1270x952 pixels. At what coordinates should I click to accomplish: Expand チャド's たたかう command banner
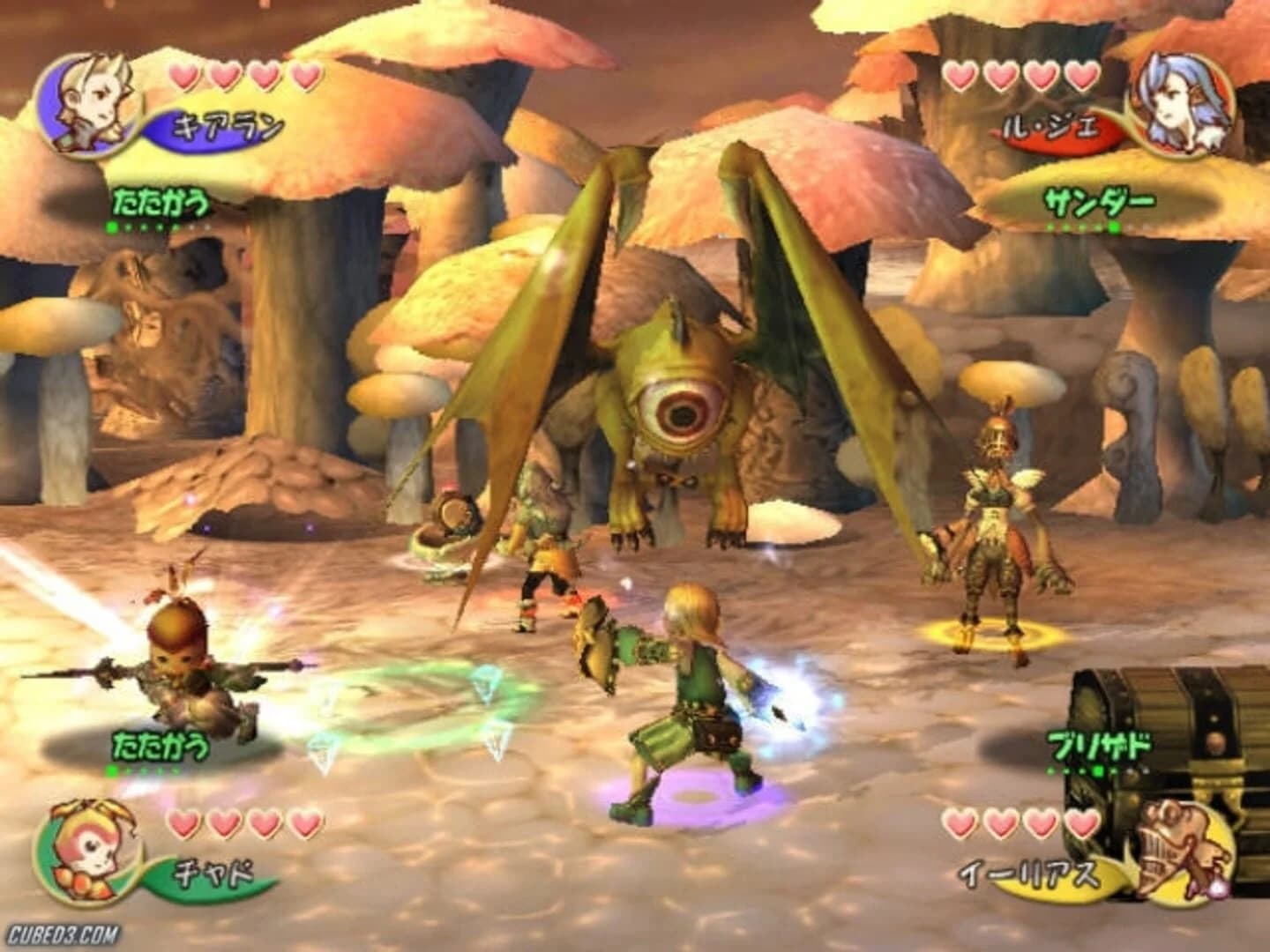(163, 745)
